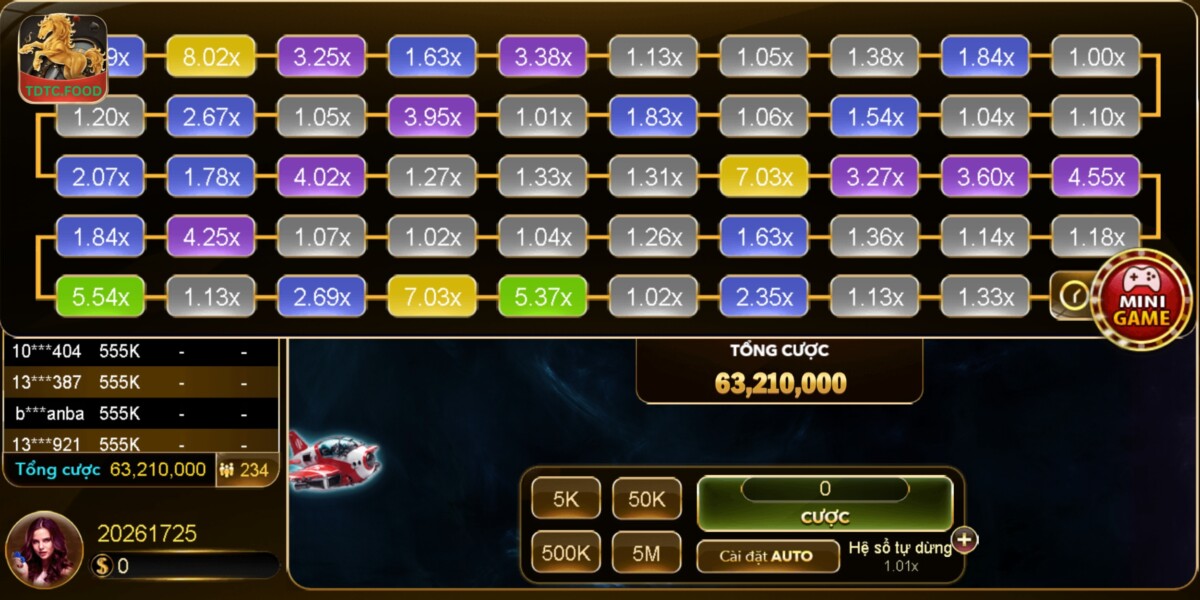
Task: Open the player avatar profile
Action: pos(44,549)
